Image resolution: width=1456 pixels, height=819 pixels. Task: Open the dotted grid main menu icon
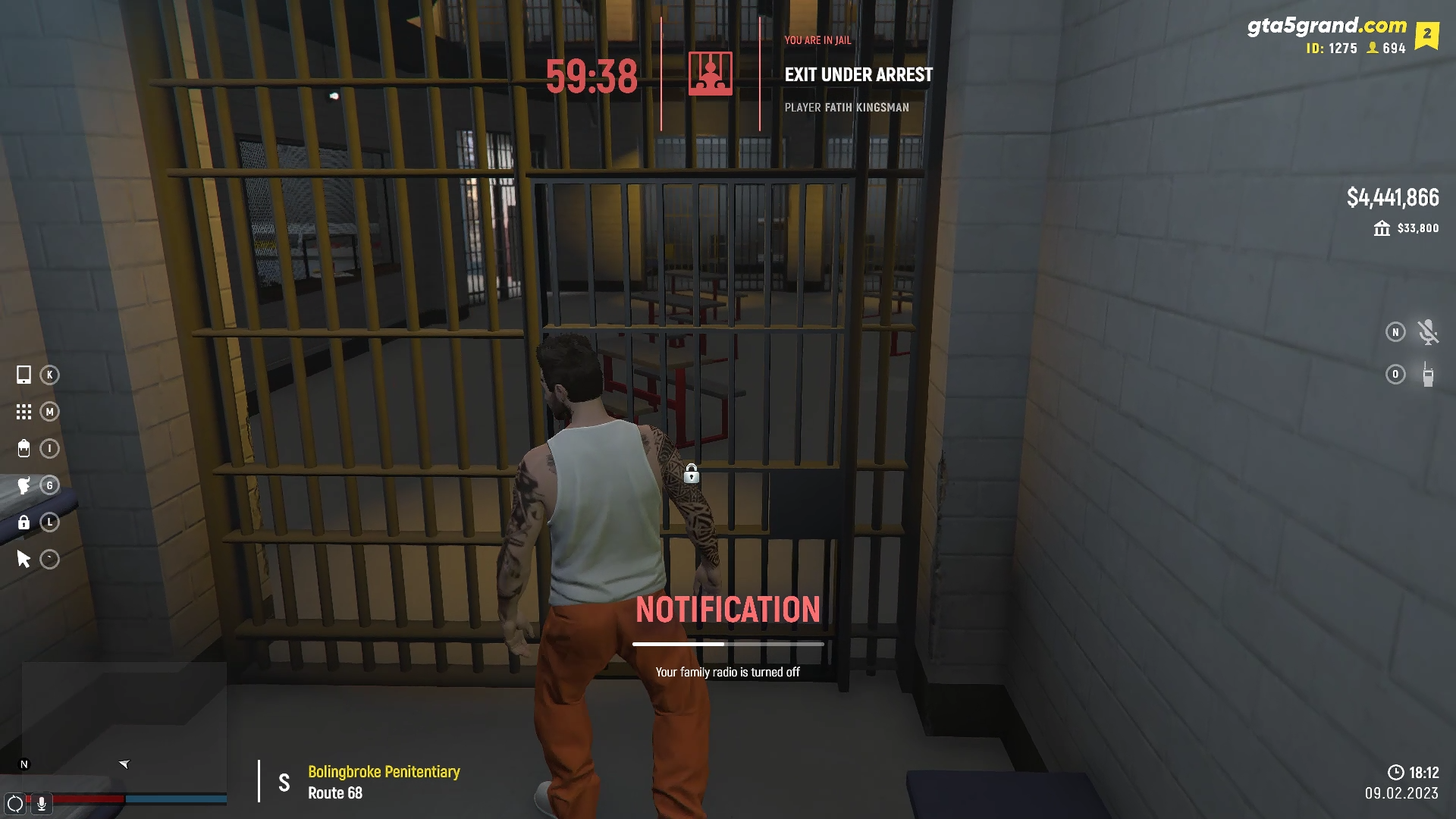pos(24,412)
